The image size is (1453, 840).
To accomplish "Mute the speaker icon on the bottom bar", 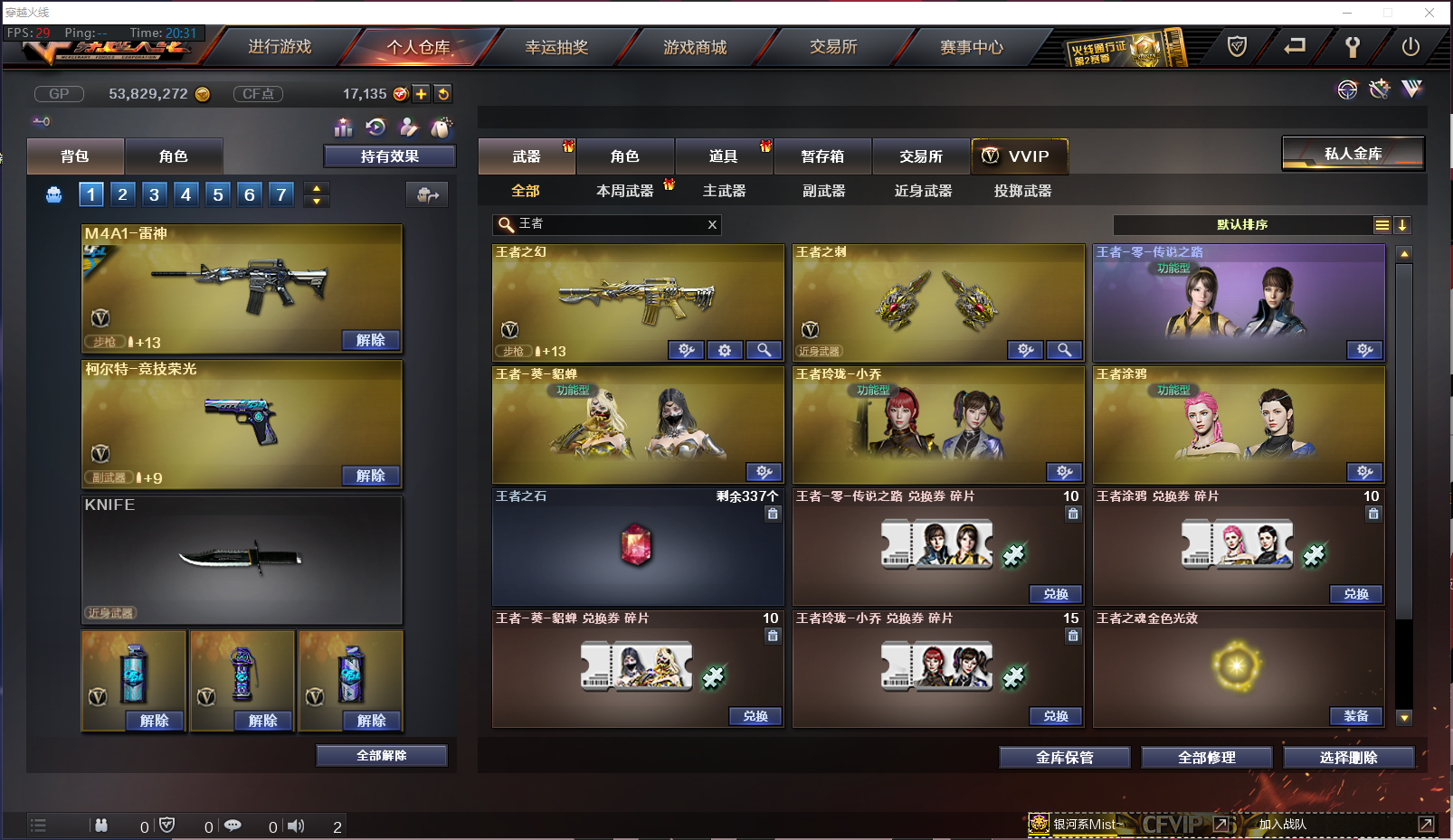I will 296,825.
